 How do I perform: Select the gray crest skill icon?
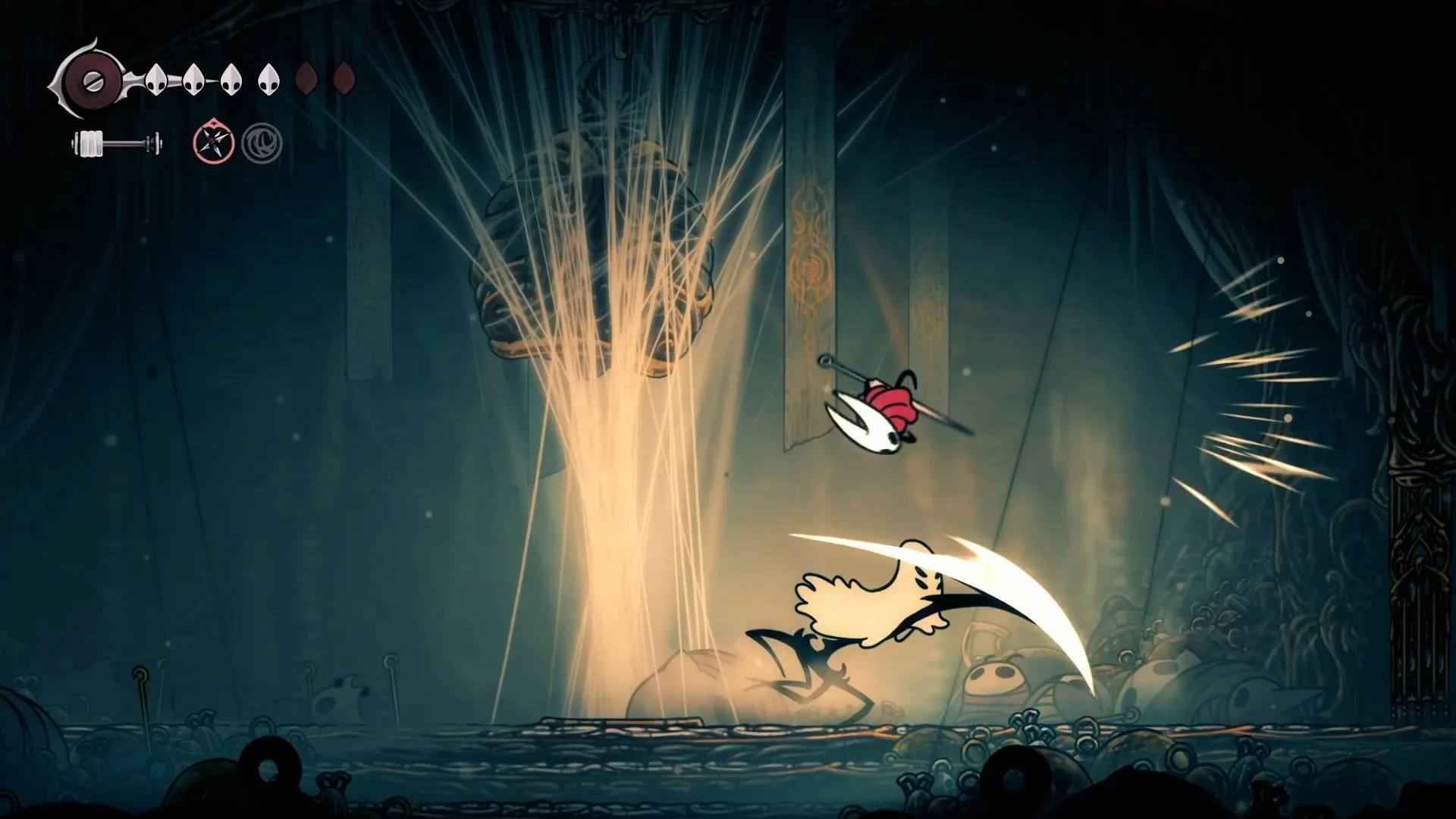pyautogui.click(x=260, y=143)
